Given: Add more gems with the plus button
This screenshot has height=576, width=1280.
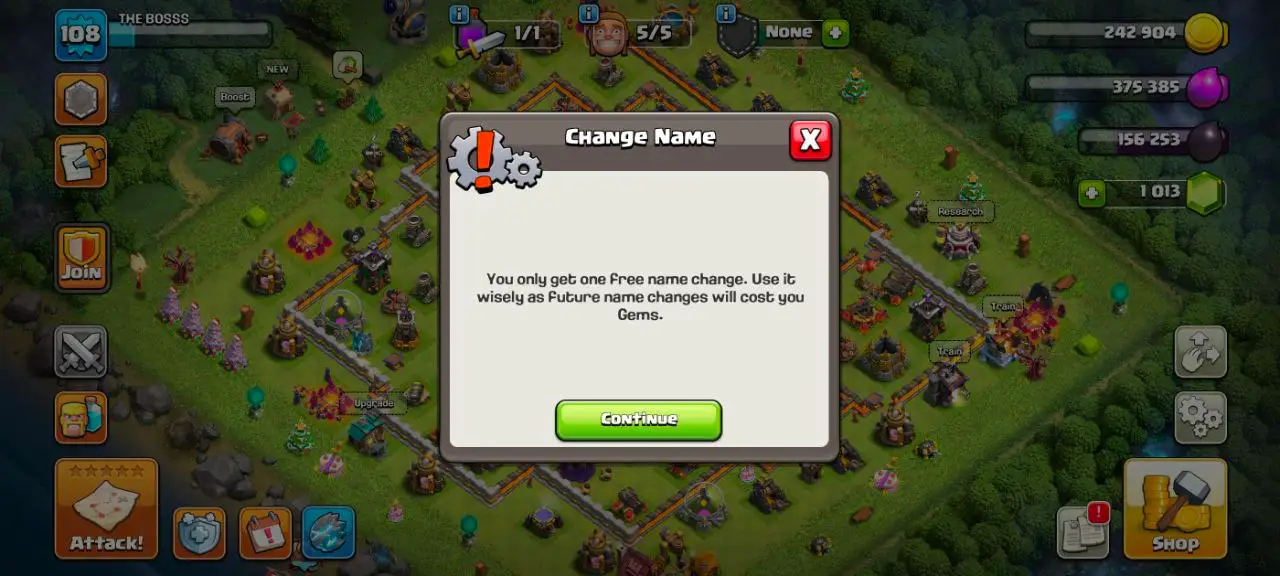Looking at the screenshot, I should click(1091, 192).
